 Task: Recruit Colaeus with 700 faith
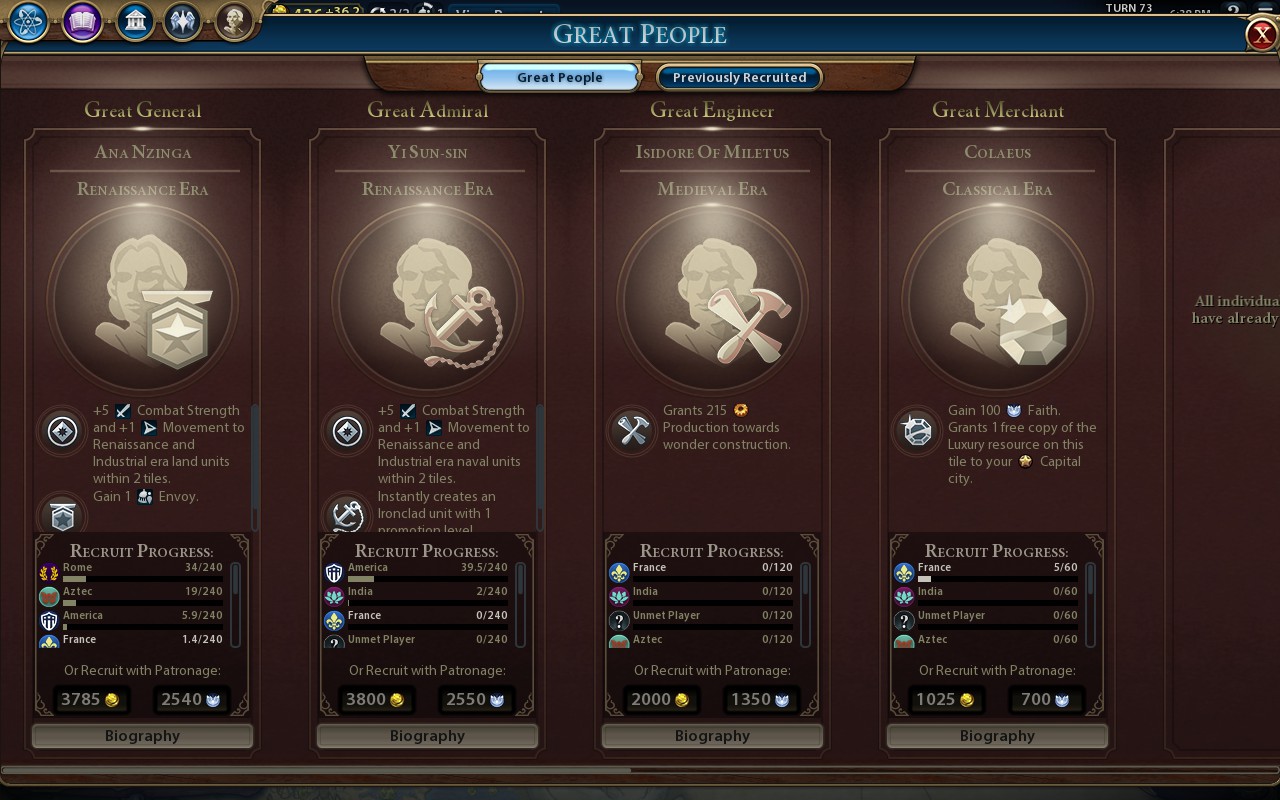tap(1047, 699)
